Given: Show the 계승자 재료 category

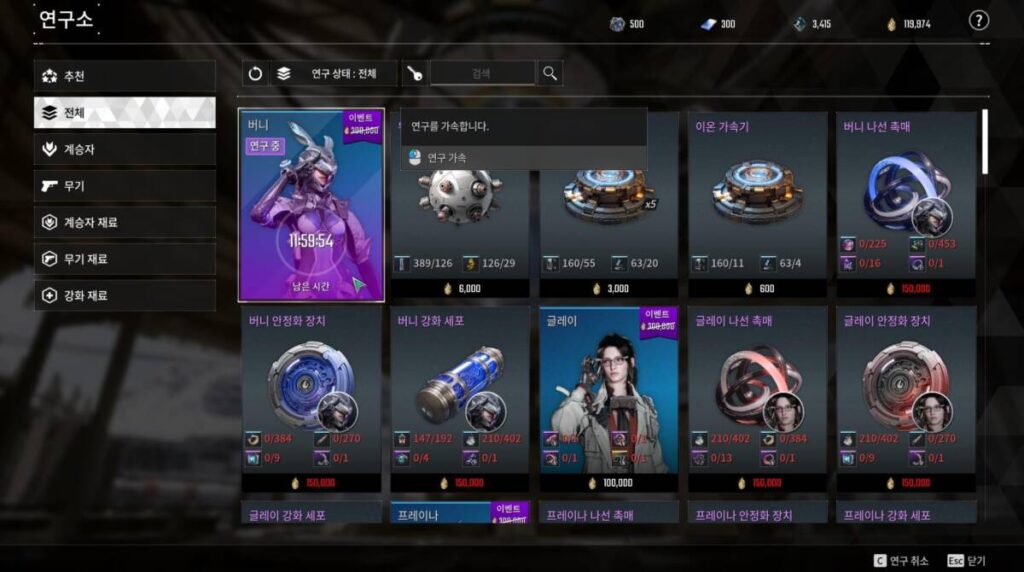Looking at the screenshot, I should point(124,222).
